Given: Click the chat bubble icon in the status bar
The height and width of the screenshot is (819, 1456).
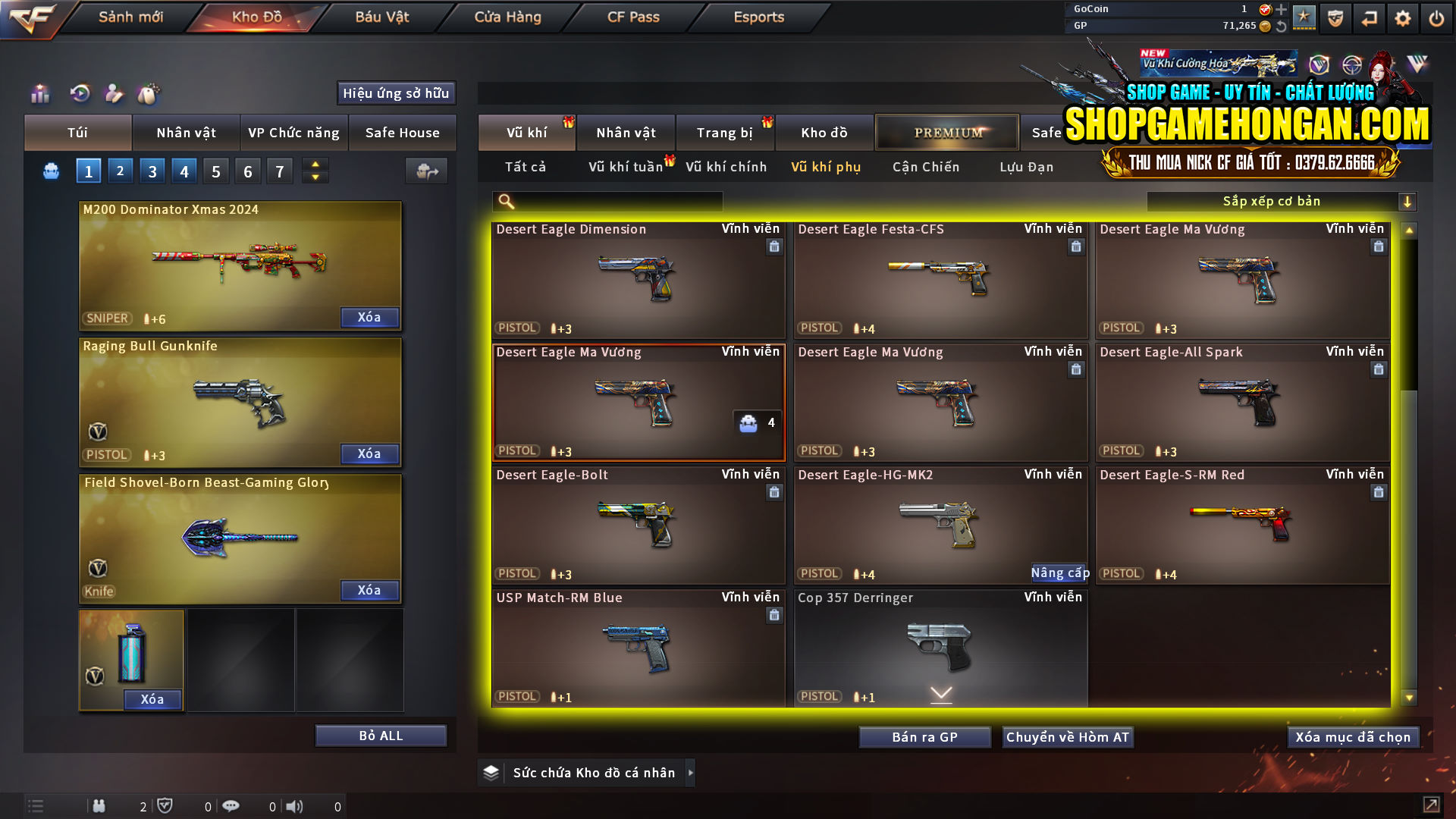Looking at the screenshot, I should pyautogui.click(x=231, y=805).
